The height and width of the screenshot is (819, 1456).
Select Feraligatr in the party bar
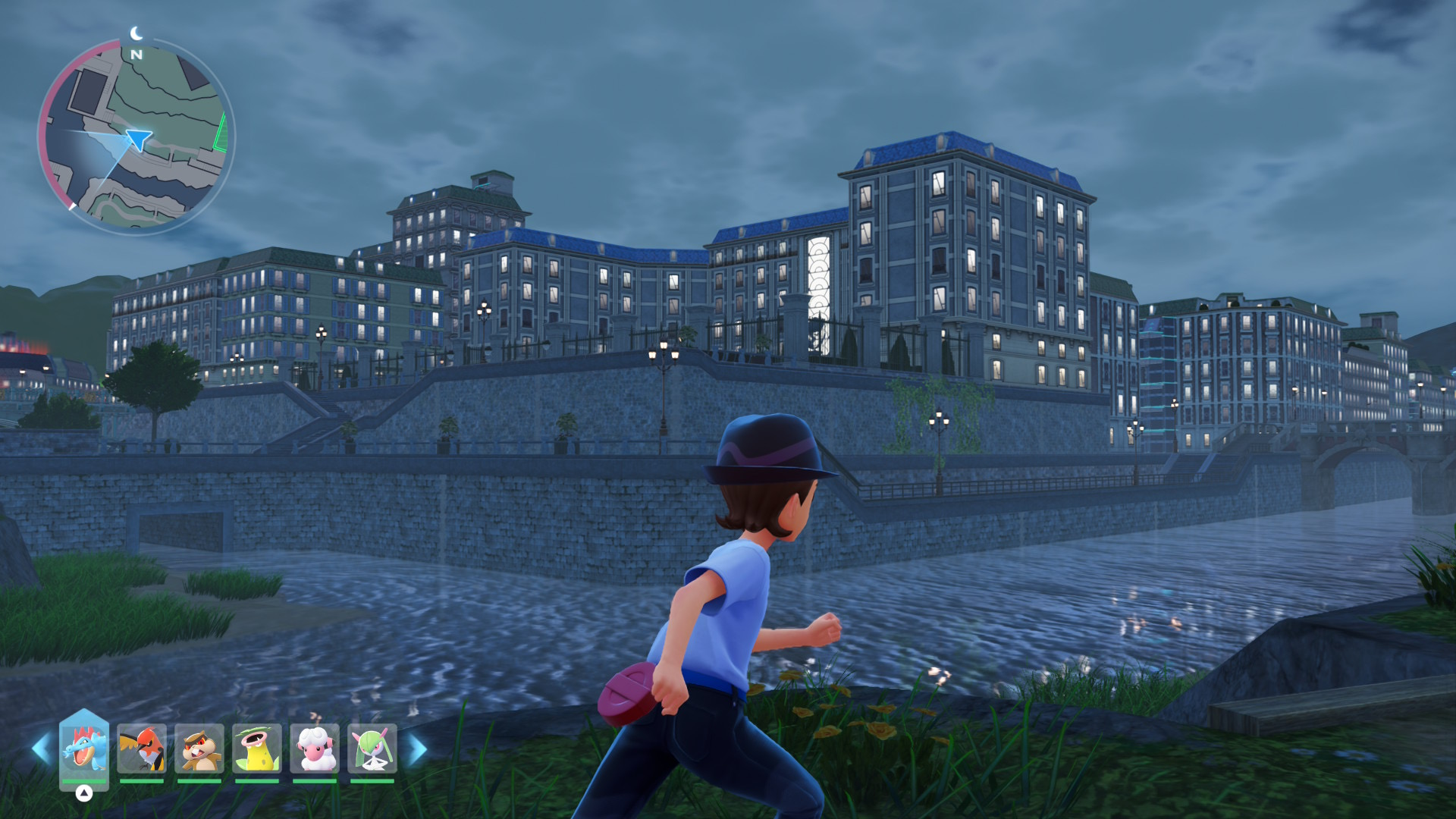(x=84, y=748)
